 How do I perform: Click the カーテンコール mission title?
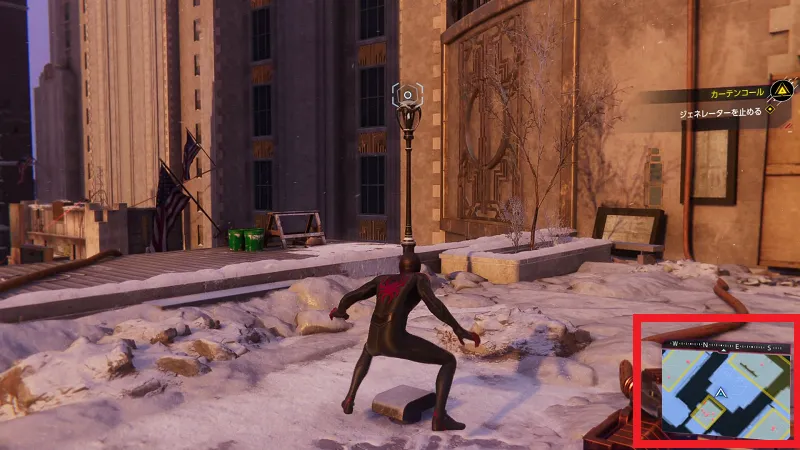click(731, 94)
